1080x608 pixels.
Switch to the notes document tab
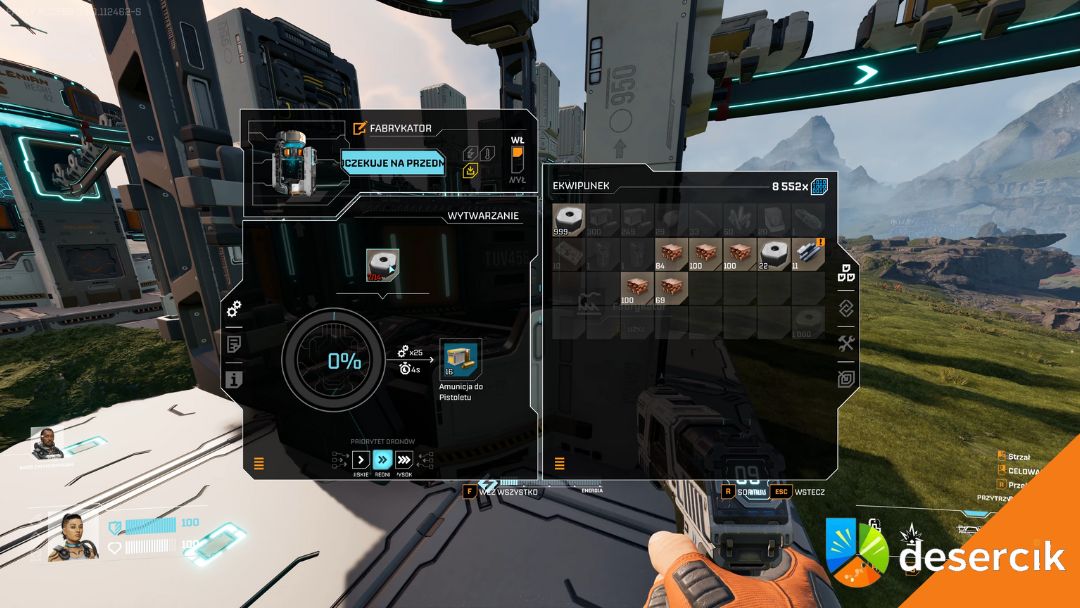point(234,344)
